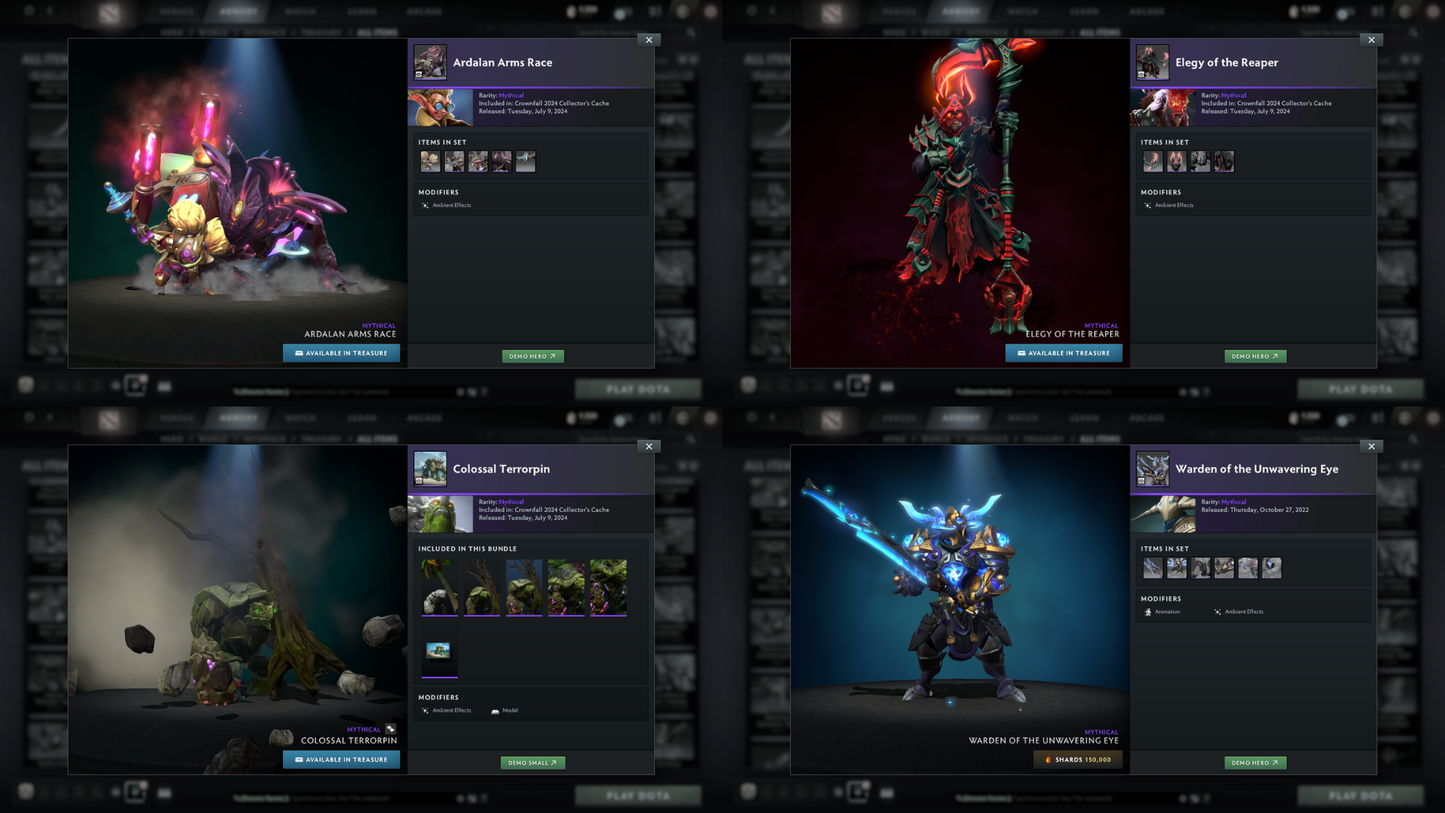Screen dimensions: 1445x813
Task: Demo hero for Warden of the Unwavering Eye
Action: coord(1255,763)
